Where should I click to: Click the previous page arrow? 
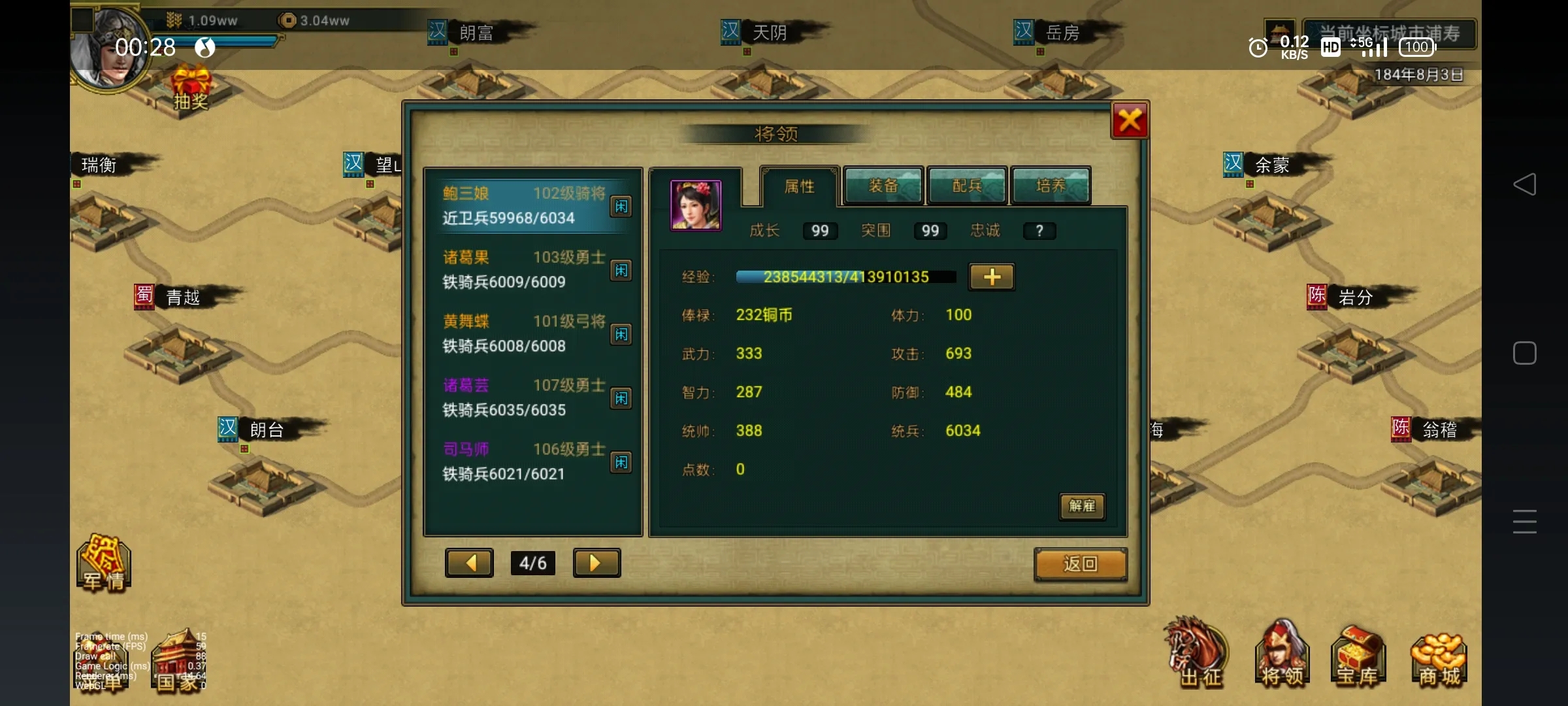tap(469, 563)
